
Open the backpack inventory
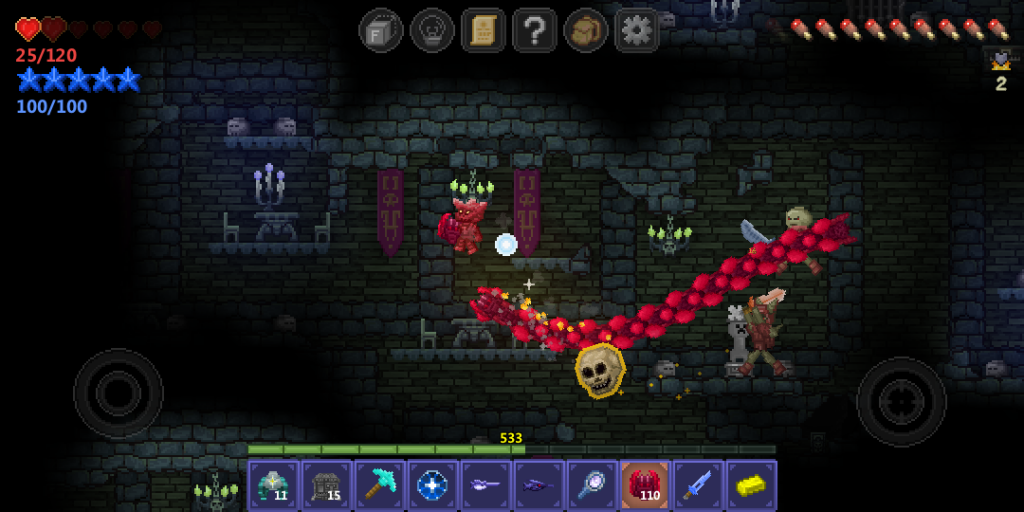(585, 30)
